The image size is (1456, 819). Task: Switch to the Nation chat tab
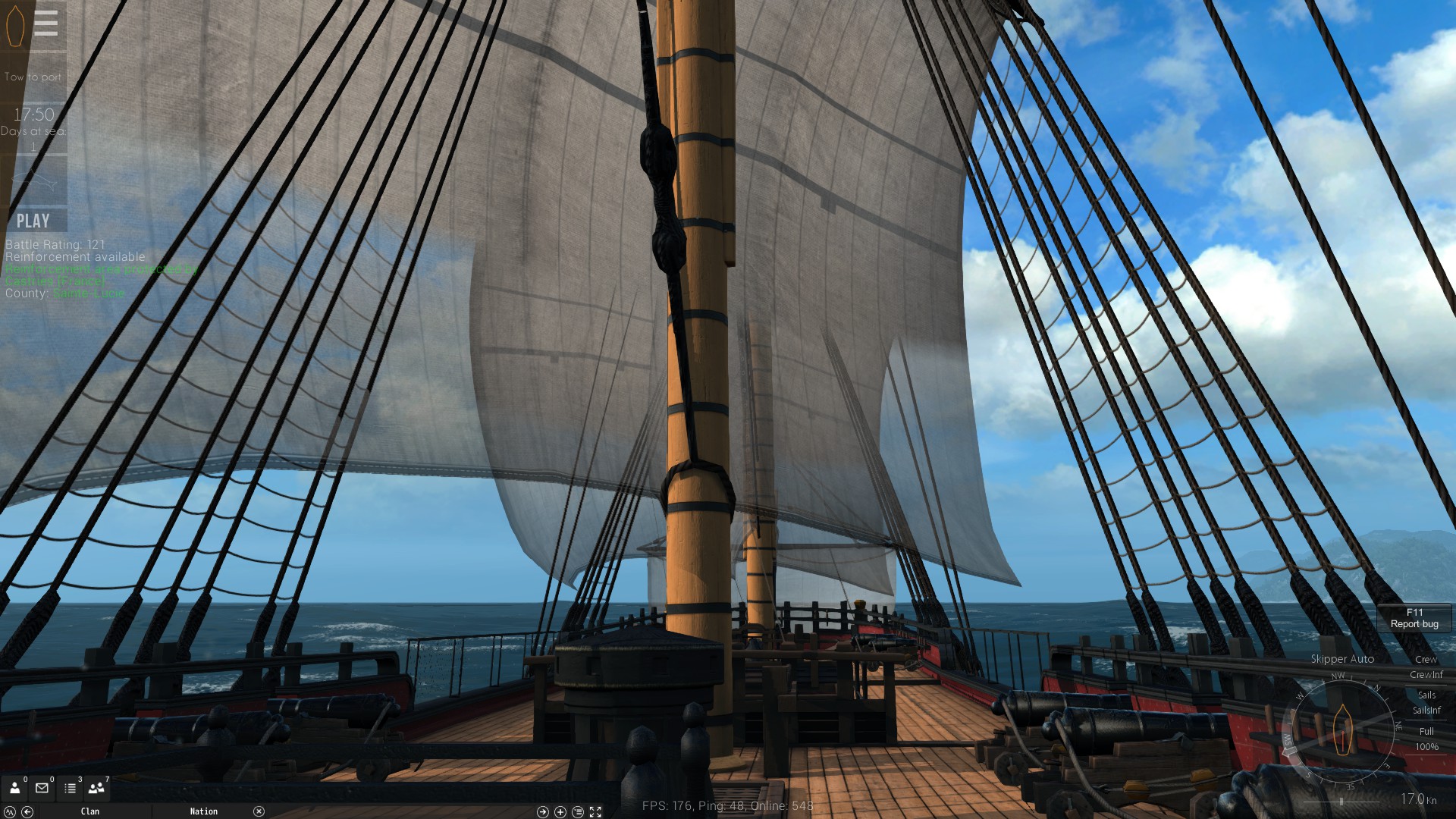pos(203,811)
